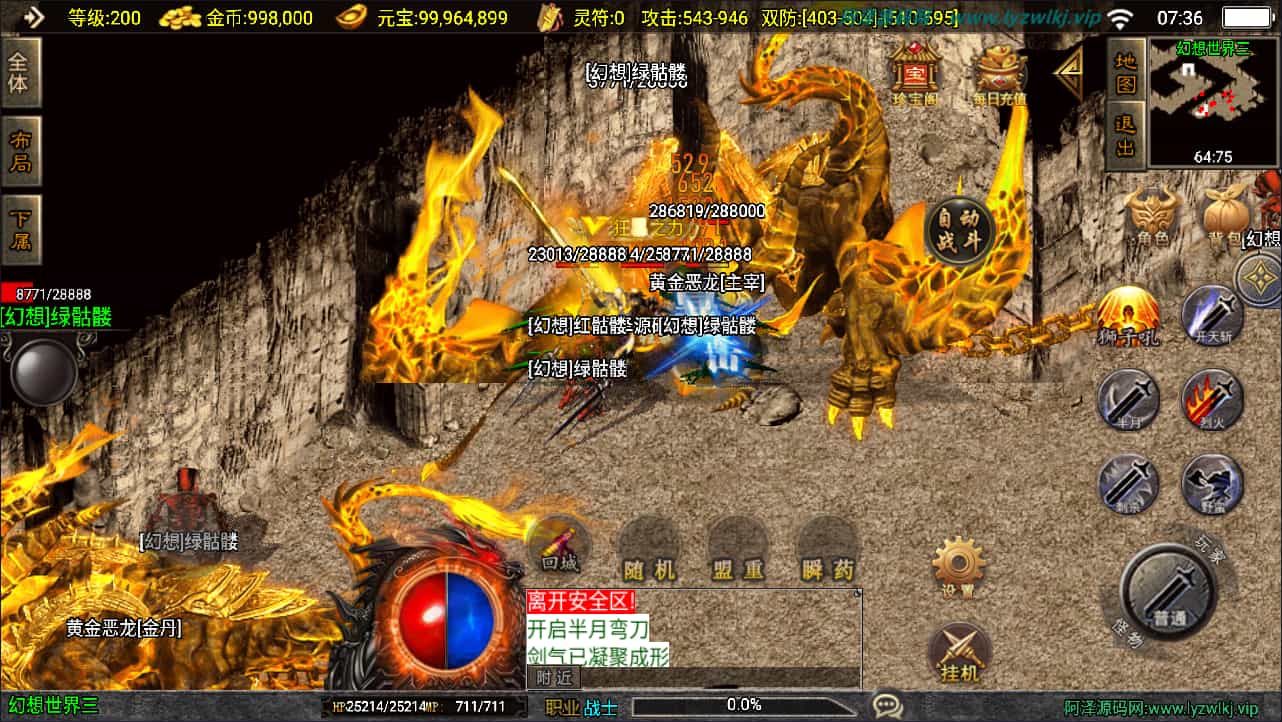Select the 全体 button
This screenshot has height=722, width=1282.
tap(20, 72)
